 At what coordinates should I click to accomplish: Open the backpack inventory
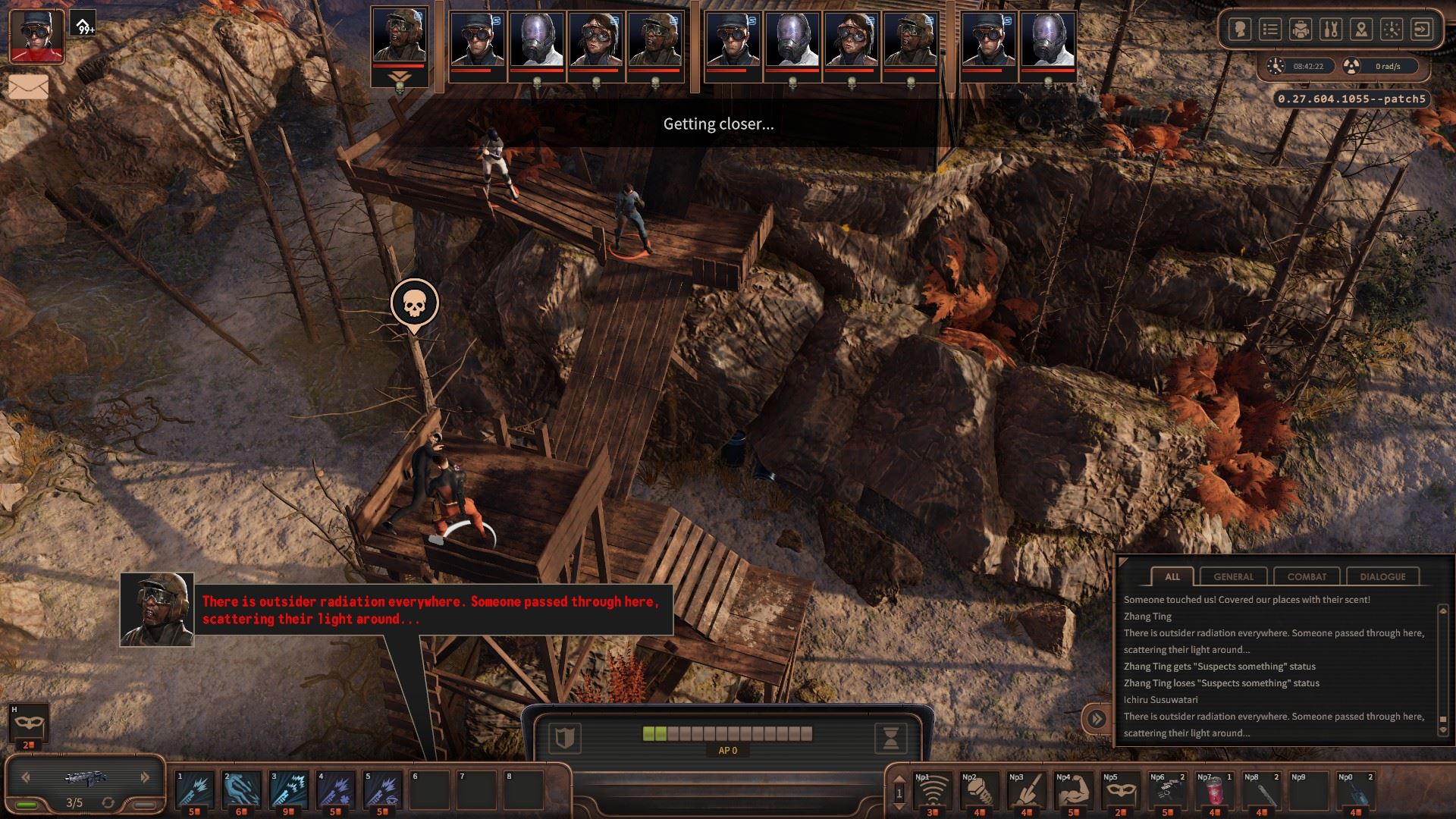(1301, 30)
